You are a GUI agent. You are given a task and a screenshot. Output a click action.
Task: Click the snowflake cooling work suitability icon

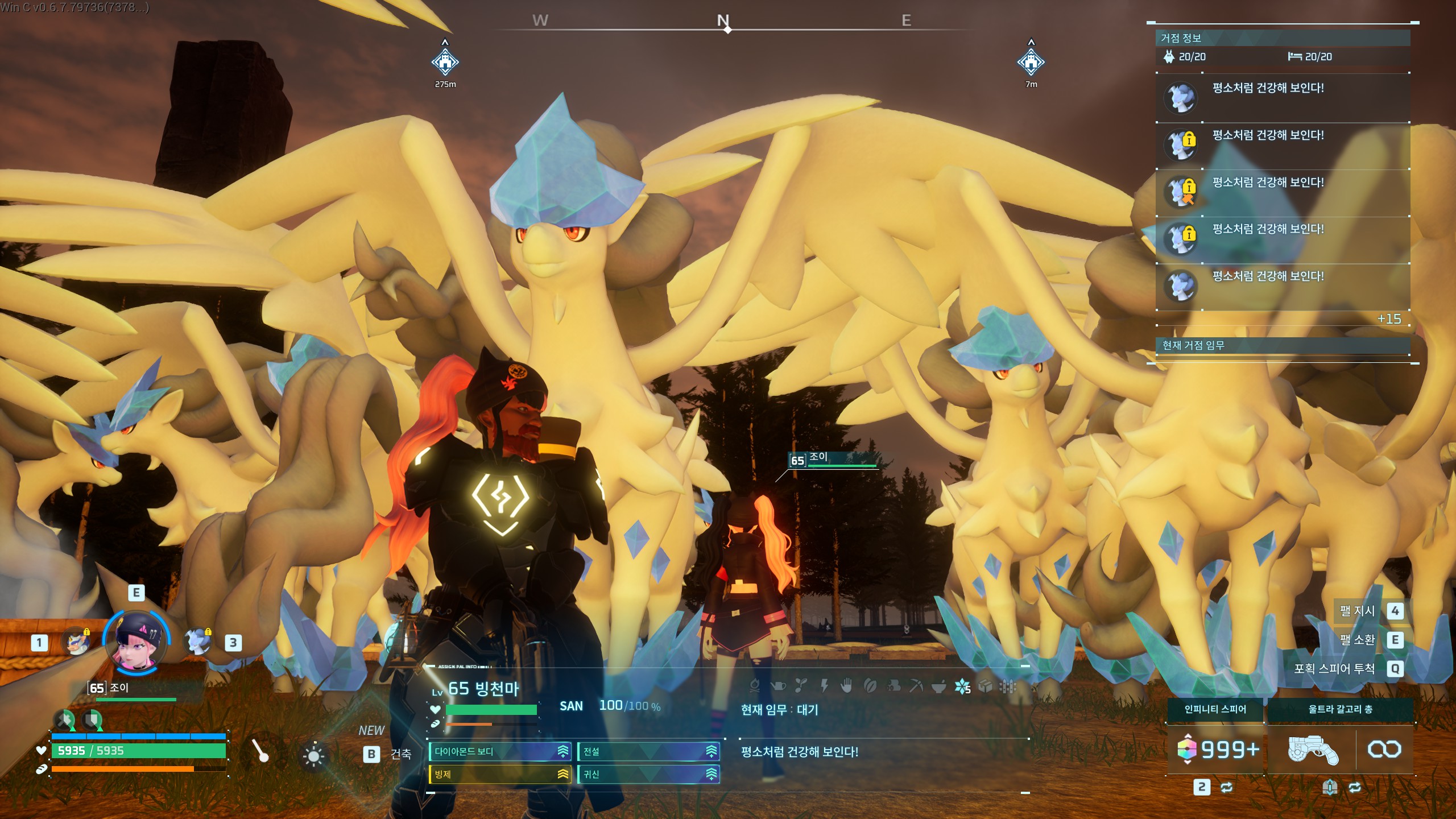pos(962,686)
